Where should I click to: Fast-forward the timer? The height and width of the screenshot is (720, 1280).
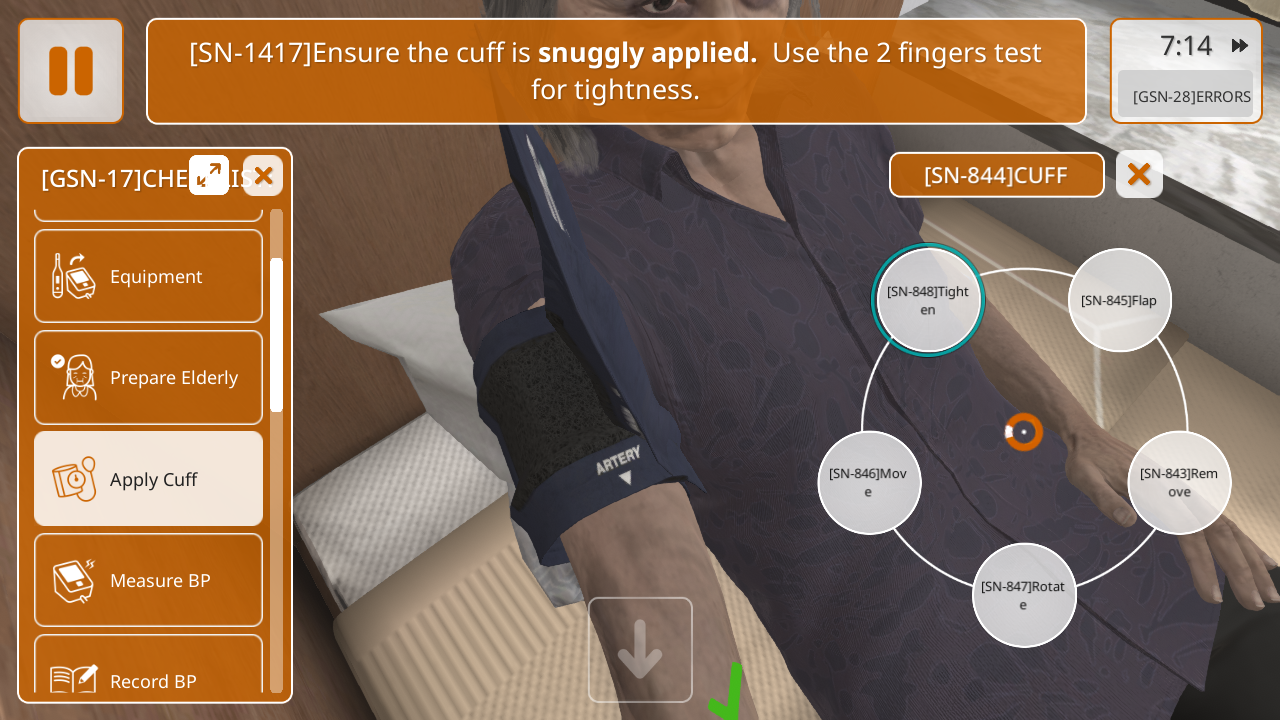pyautogui.click(x=1240, y=45)
